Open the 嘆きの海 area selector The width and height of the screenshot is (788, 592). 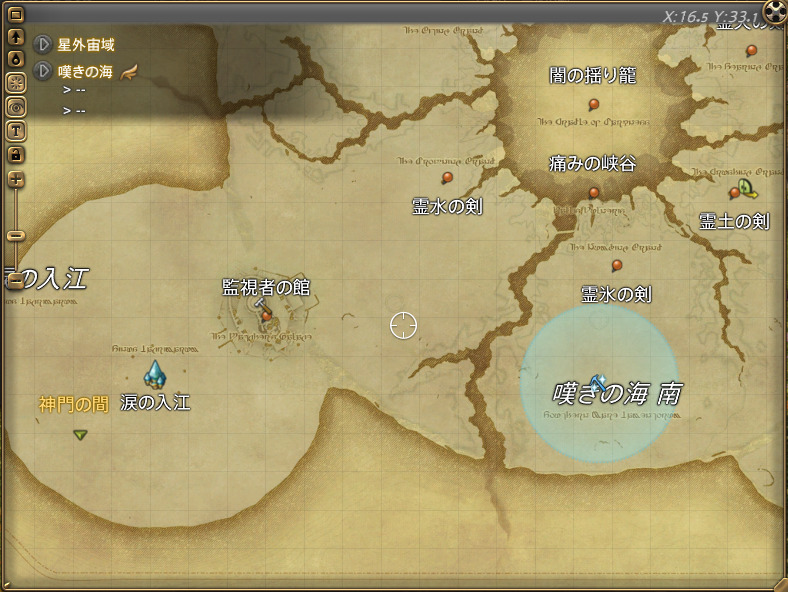43,71
